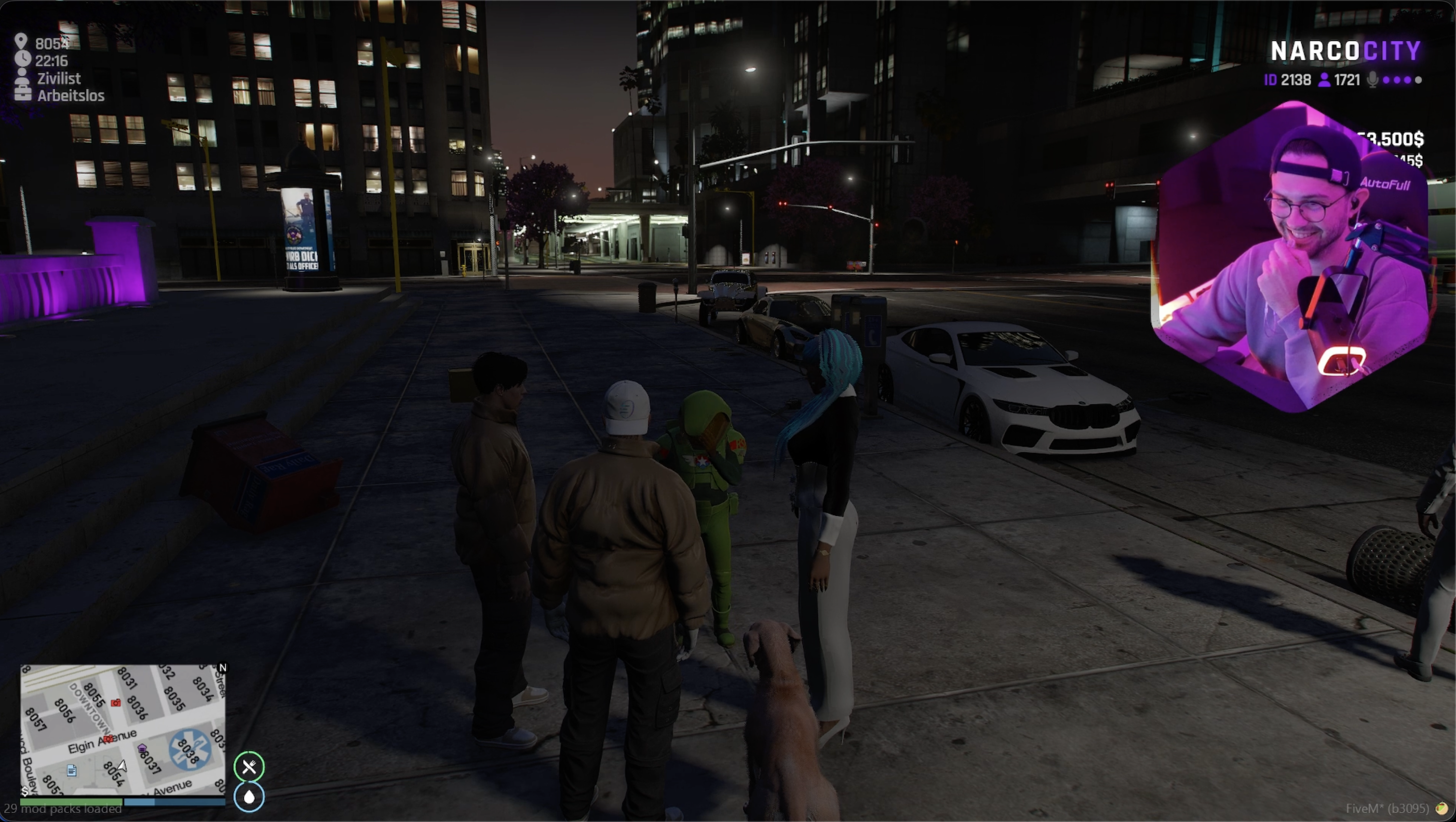1456x822 pixels.
Task: Open the compass N indicator on the minimap
Action: point(222,668)
